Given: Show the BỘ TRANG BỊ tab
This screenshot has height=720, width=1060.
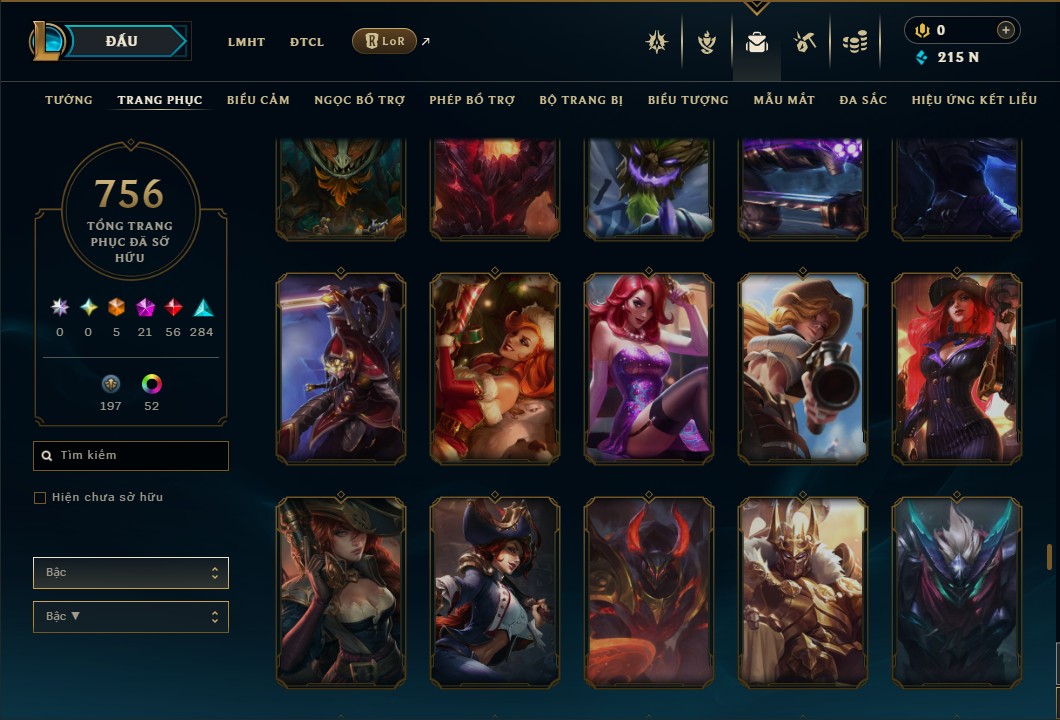Looking at the screenshot, I should tap(581, 100).
